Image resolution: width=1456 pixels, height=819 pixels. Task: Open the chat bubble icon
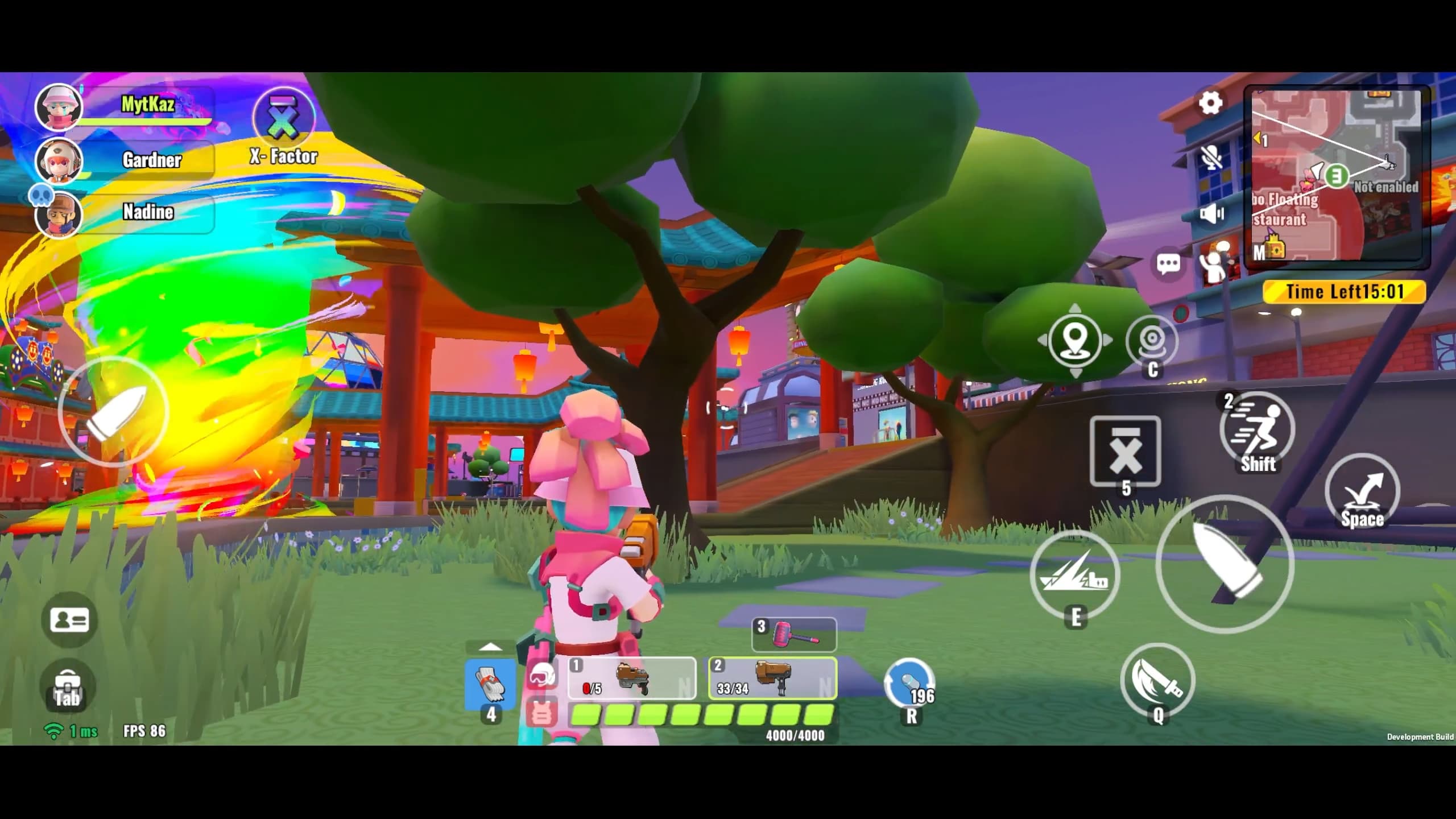1168,263
